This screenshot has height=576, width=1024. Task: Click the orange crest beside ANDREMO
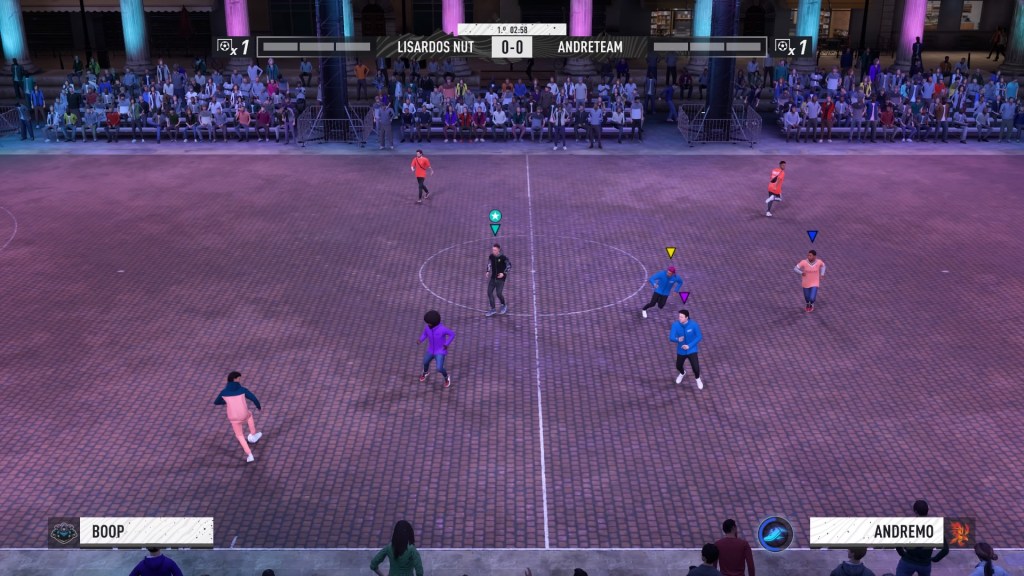point(960,531)
